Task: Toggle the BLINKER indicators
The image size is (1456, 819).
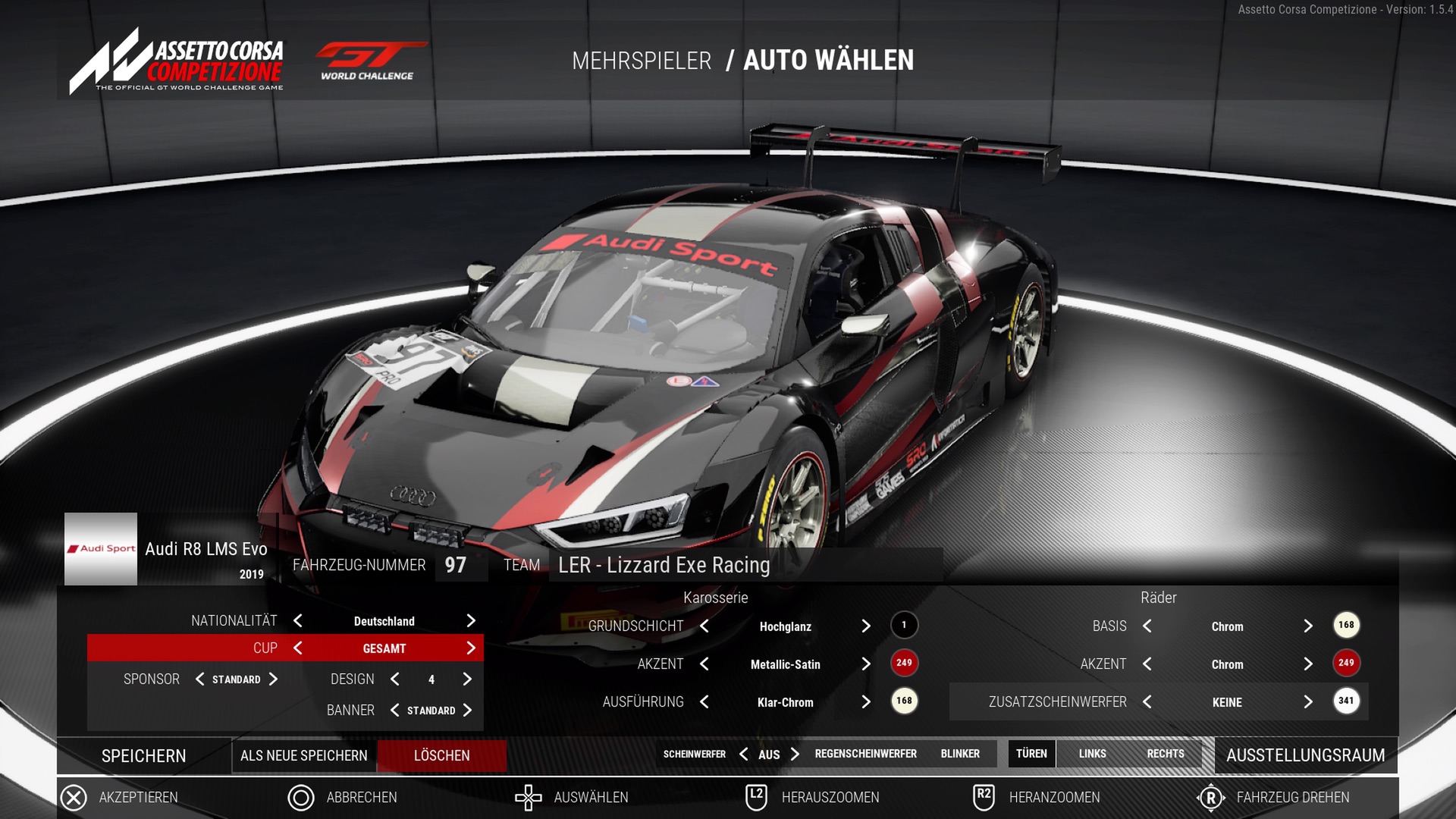Action: coord(960,754)
